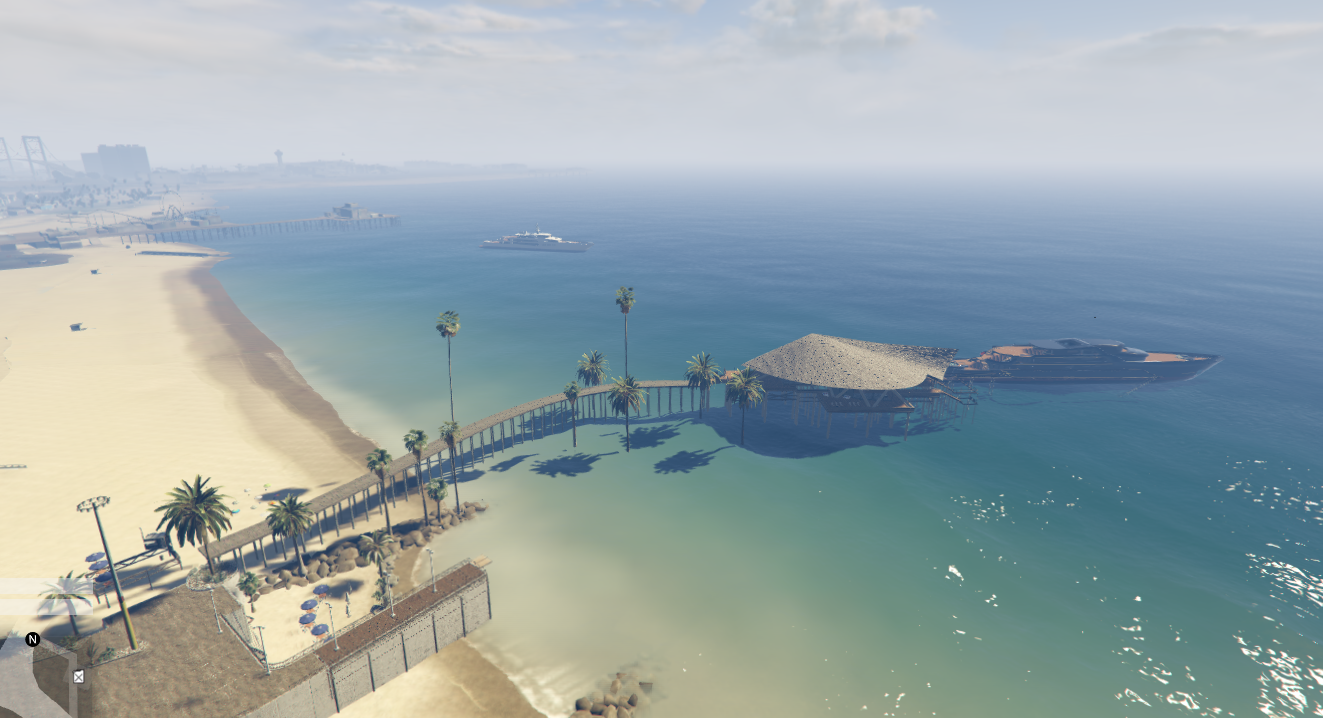Viewport: 1323px width, 718px height.
Task: Select the white square blip on the minimap
Action: point(79,676)
